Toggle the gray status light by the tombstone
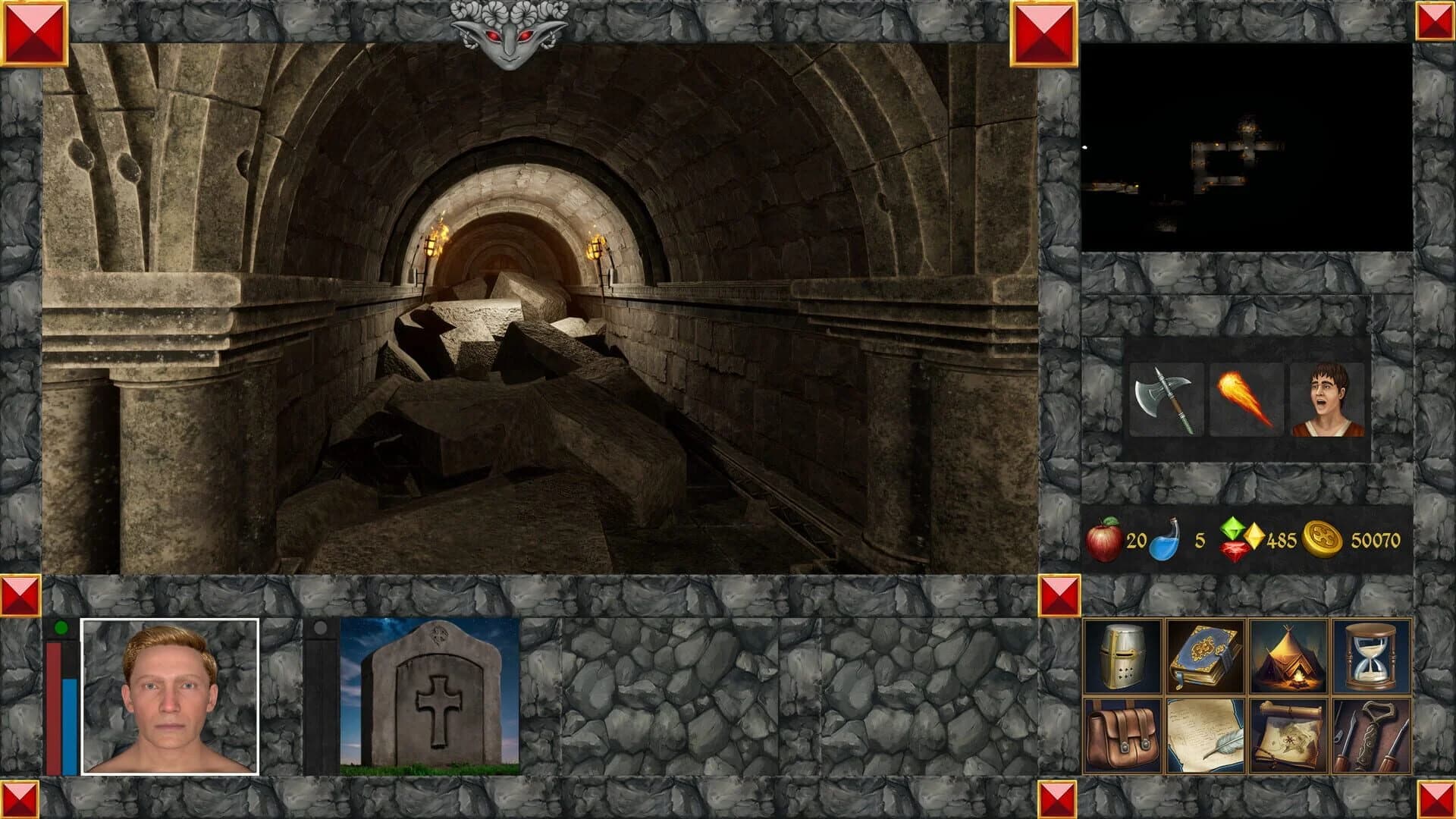1456x819 pixels. [321, 626]
